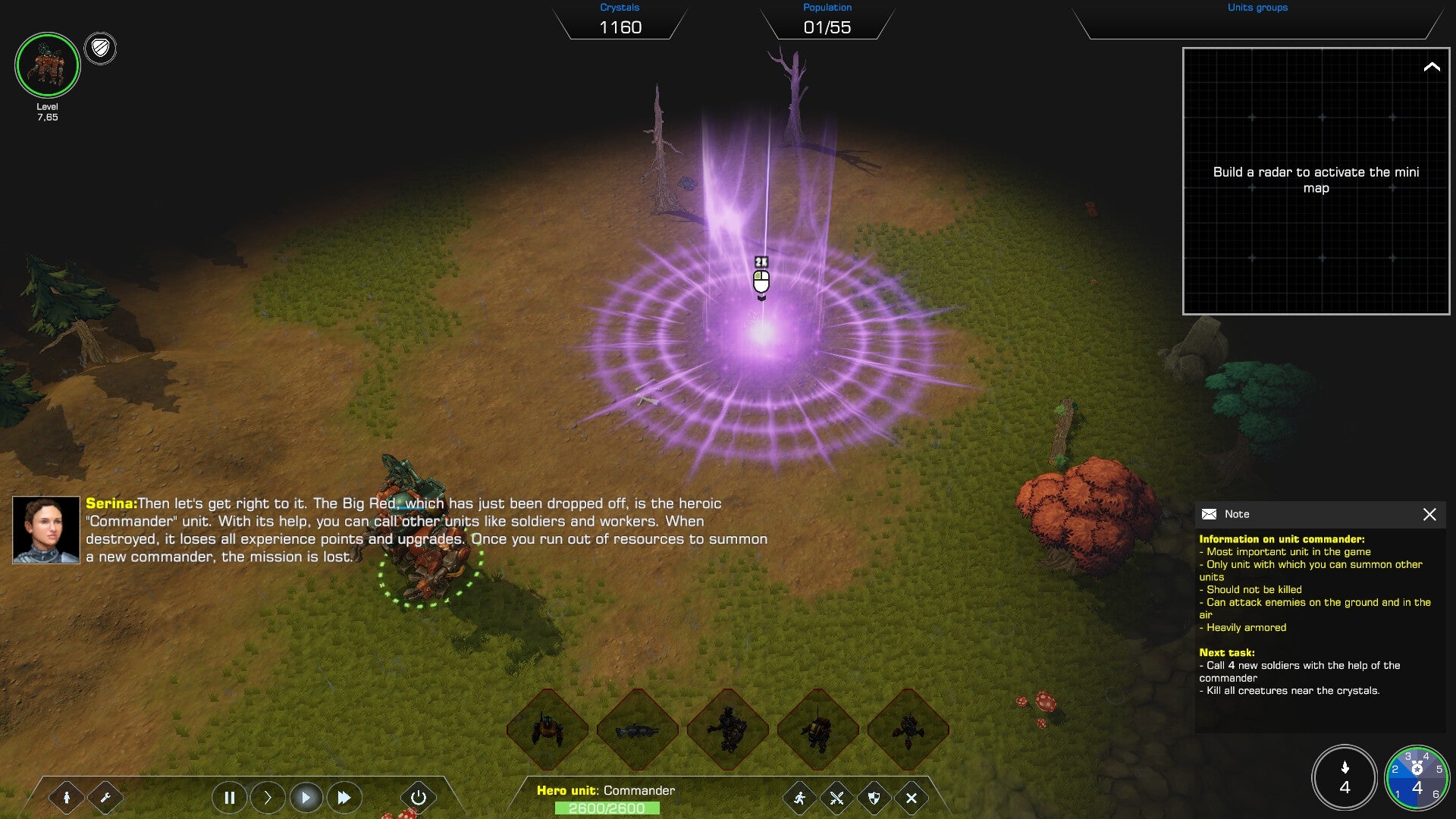Click the person unit summon icon
1456x819 pixels.
tap(67, 798)
